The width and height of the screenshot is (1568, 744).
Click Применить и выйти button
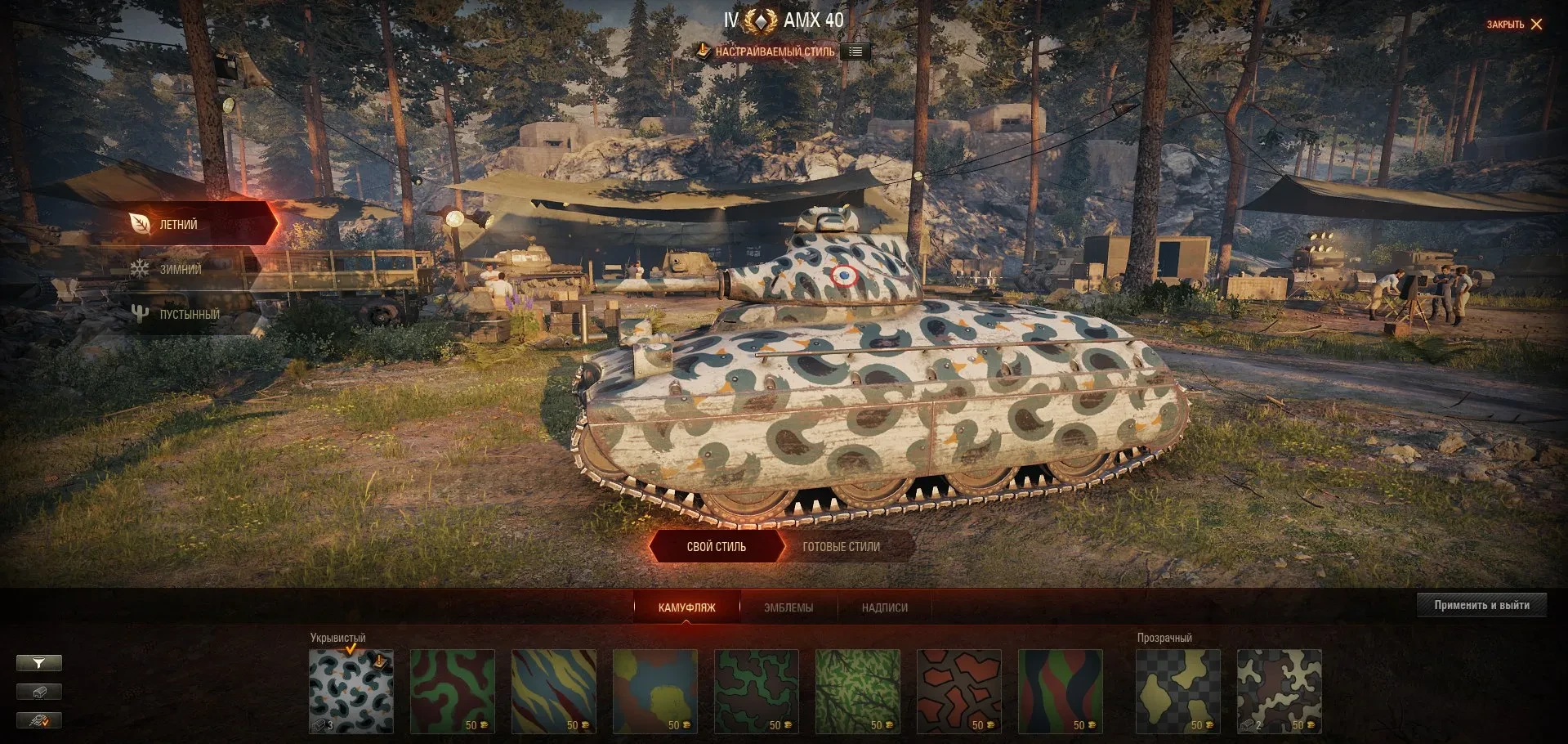[1481, 605]
